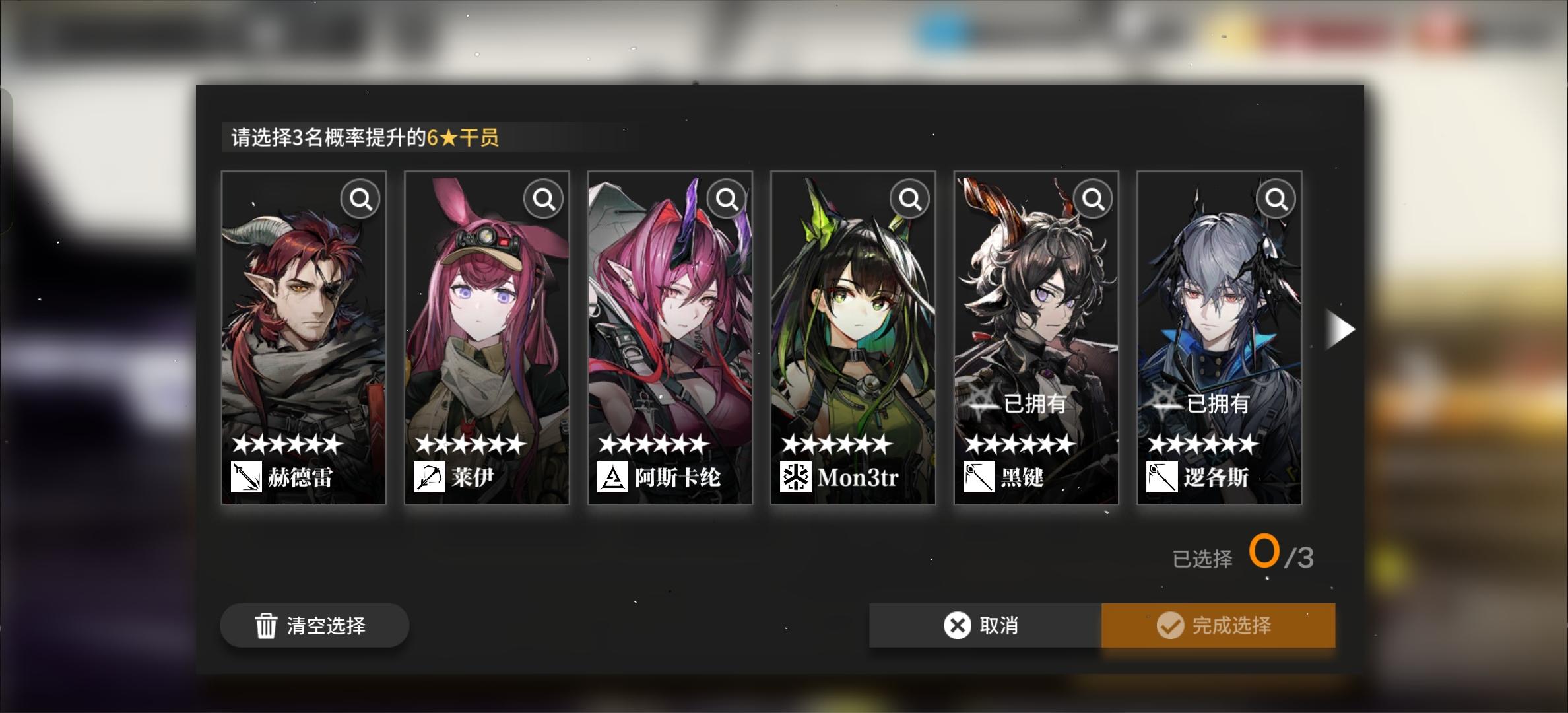Open the magnifier preview on 赫德雷's card
1568x713 pixels.
359,198
